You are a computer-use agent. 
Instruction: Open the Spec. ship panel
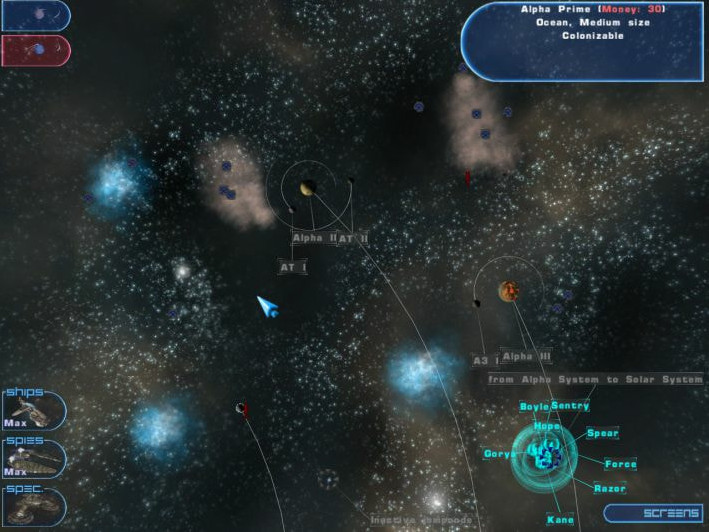pos(33,507)
